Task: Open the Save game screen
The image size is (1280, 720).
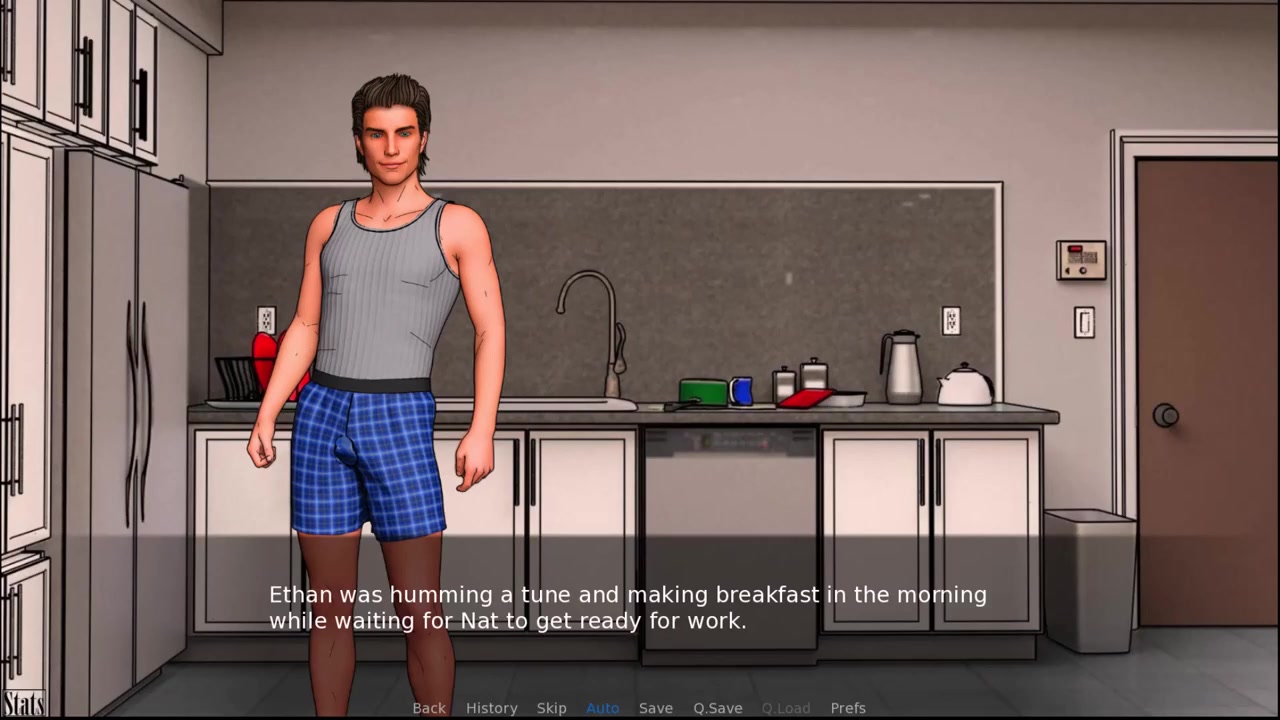Action: coord(655,708)
